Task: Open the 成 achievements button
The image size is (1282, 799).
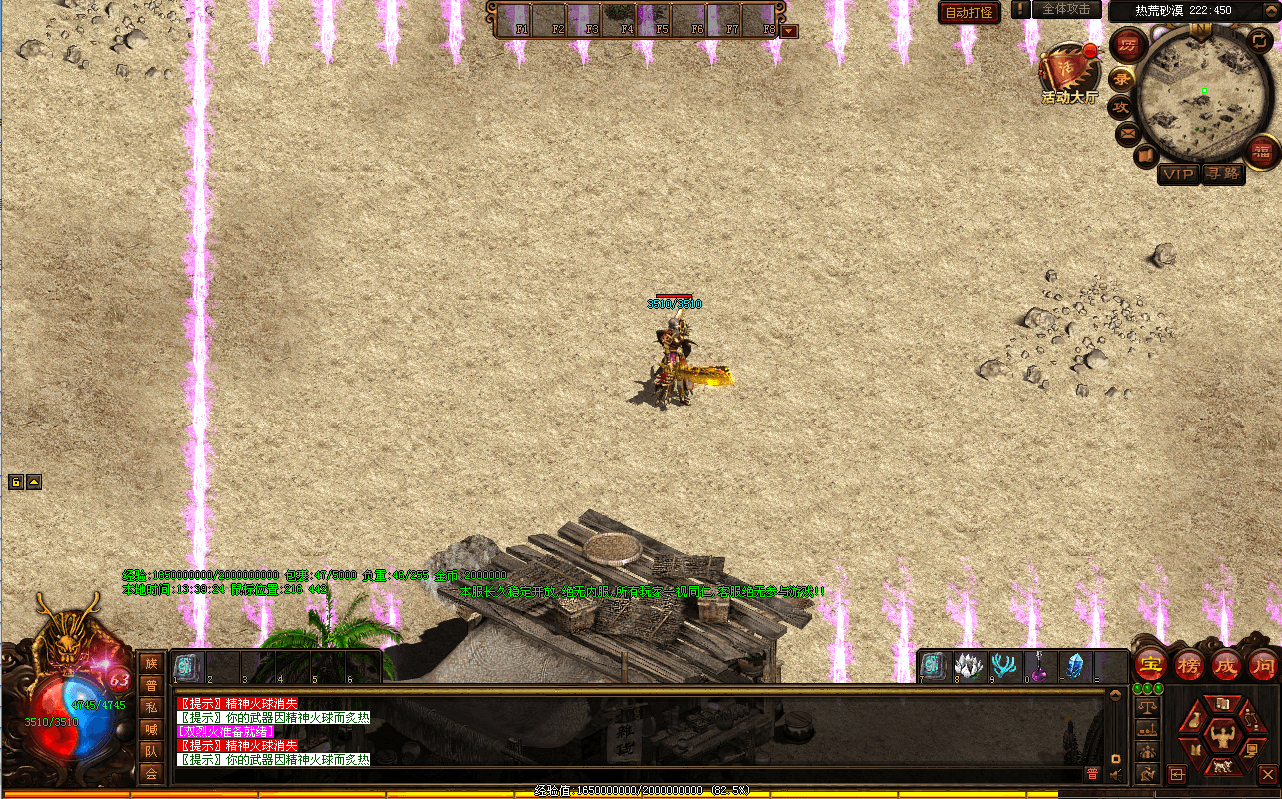Action: [1225, 664]
